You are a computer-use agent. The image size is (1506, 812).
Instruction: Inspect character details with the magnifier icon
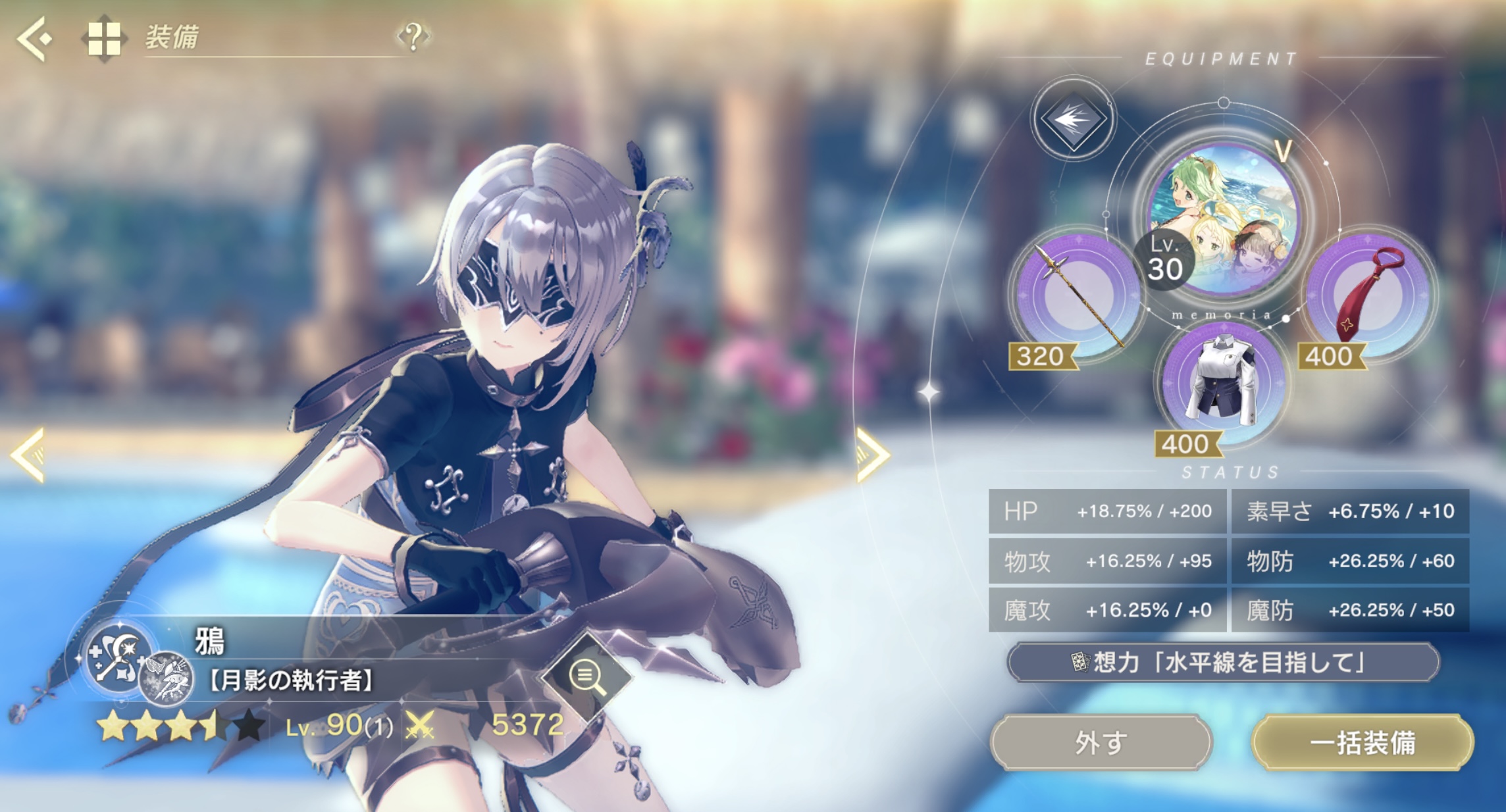(x=586, y=676)
